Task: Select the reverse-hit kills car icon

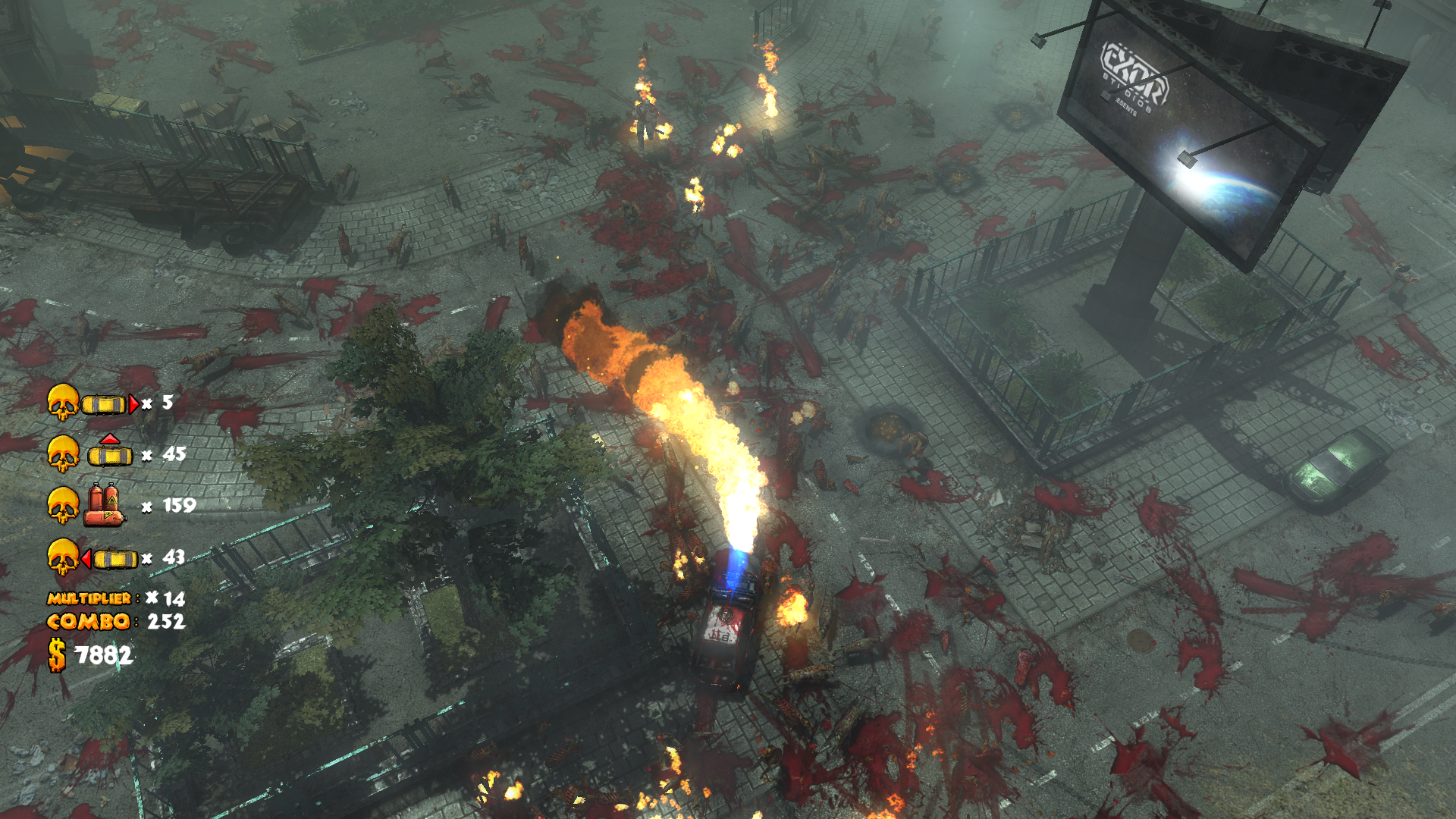Action: point(111,559)
